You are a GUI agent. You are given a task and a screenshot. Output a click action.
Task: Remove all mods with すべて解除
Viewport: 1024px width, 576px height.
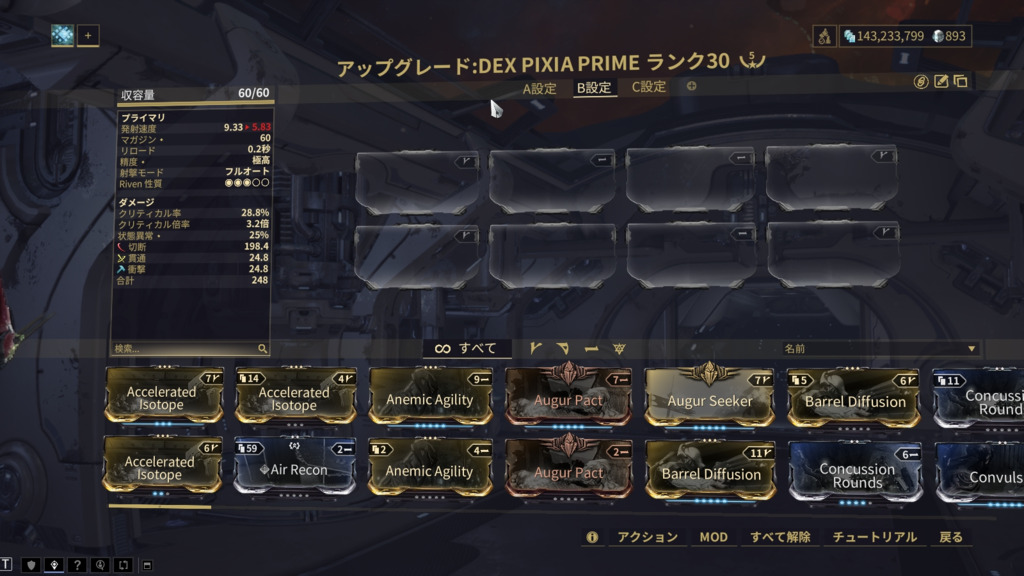[780, 537]
